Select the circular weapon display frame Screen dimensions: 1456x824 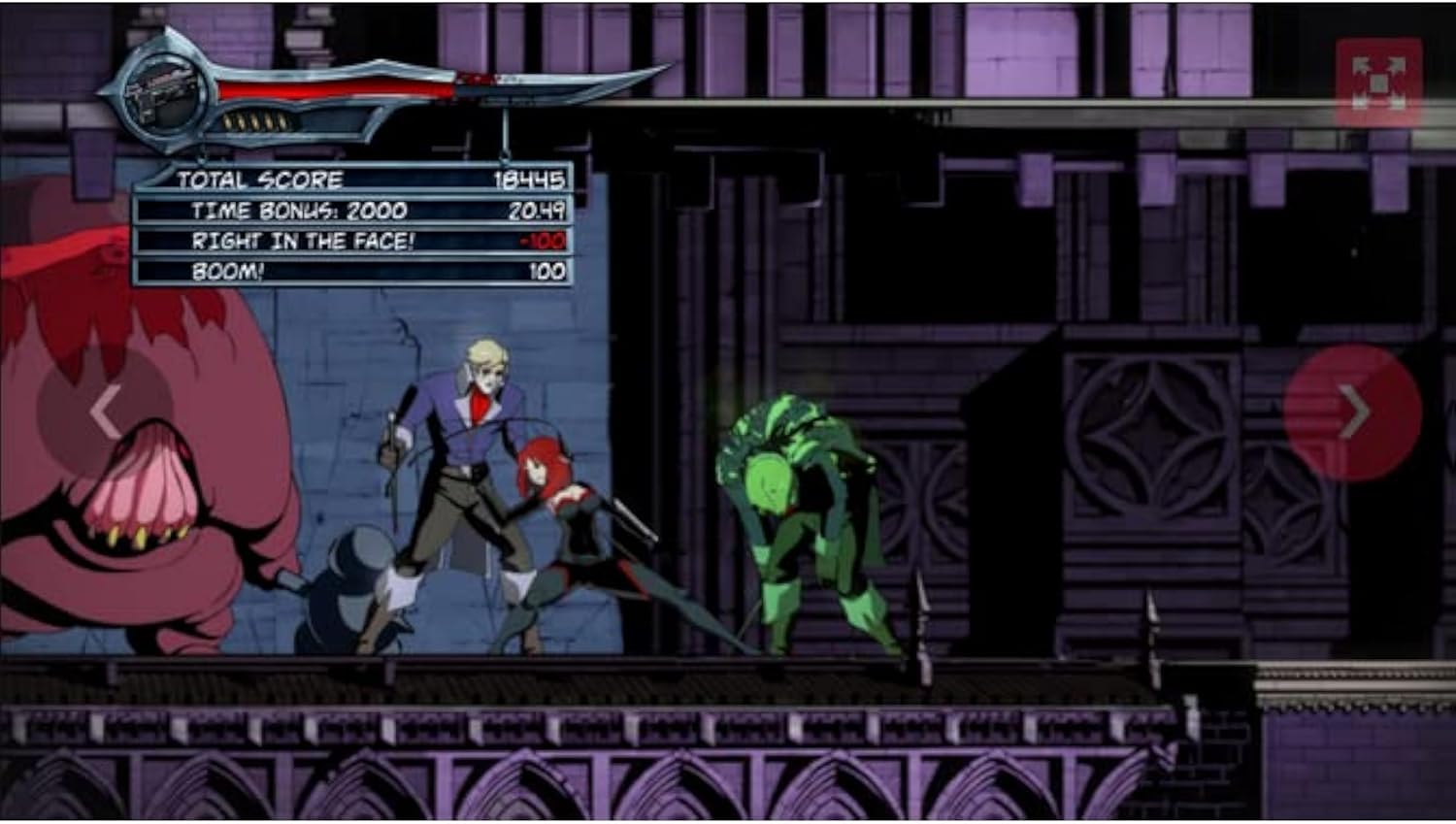(x=165, y=92)
